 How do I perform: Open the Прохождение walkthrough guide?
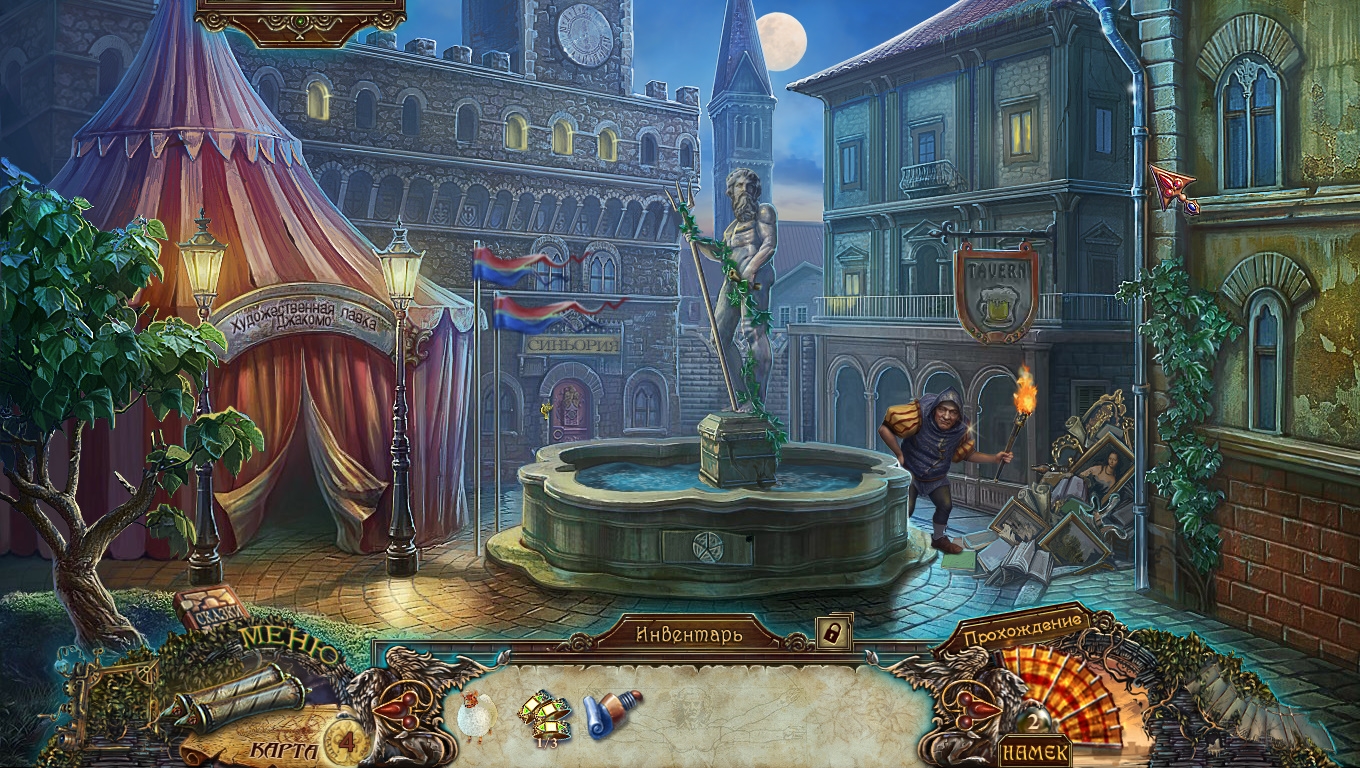click(x=1024, y=633)
